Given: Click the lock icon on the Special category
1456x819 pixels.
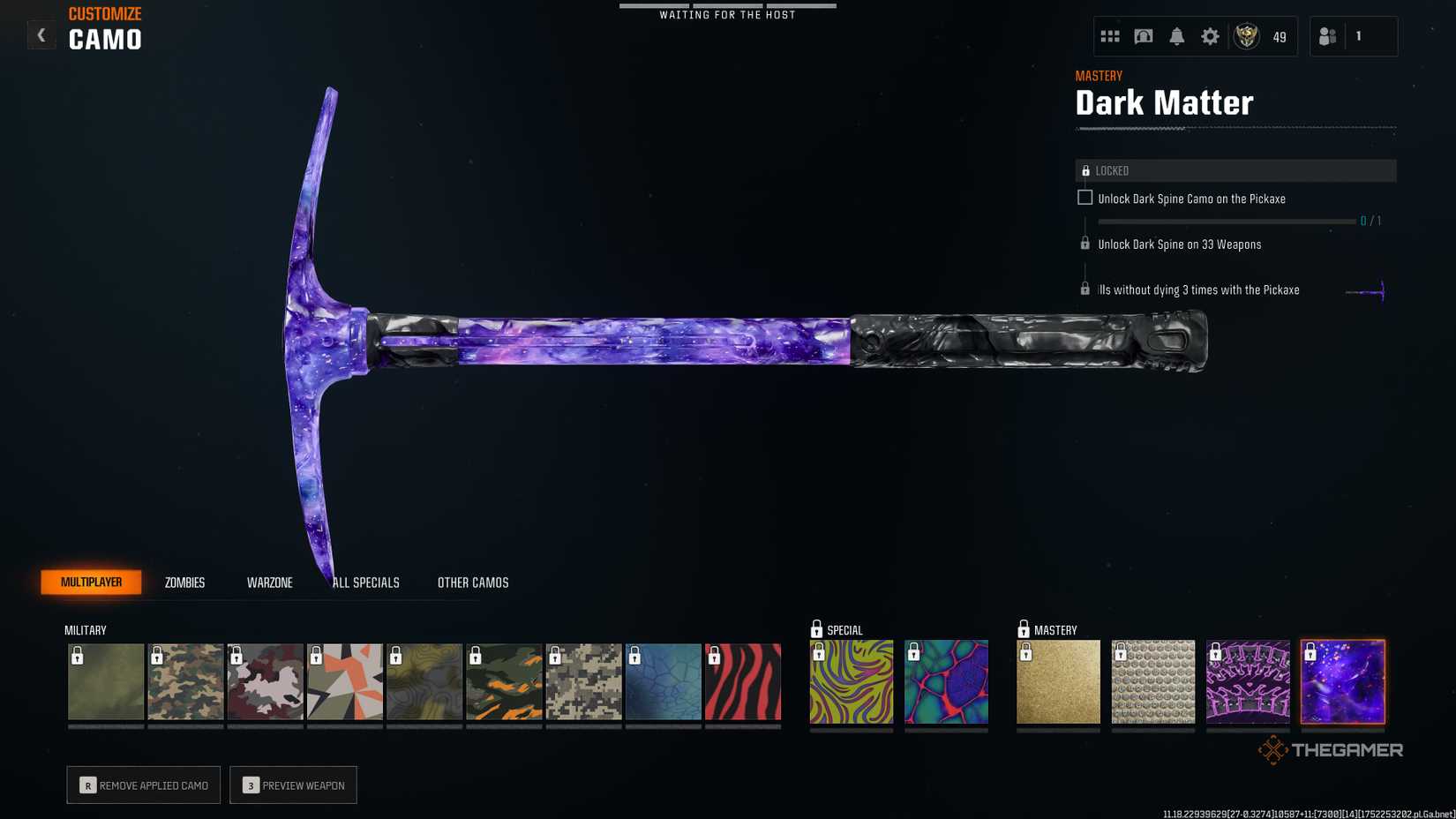Looking at the screenshot, I should (x=814, y=630).
